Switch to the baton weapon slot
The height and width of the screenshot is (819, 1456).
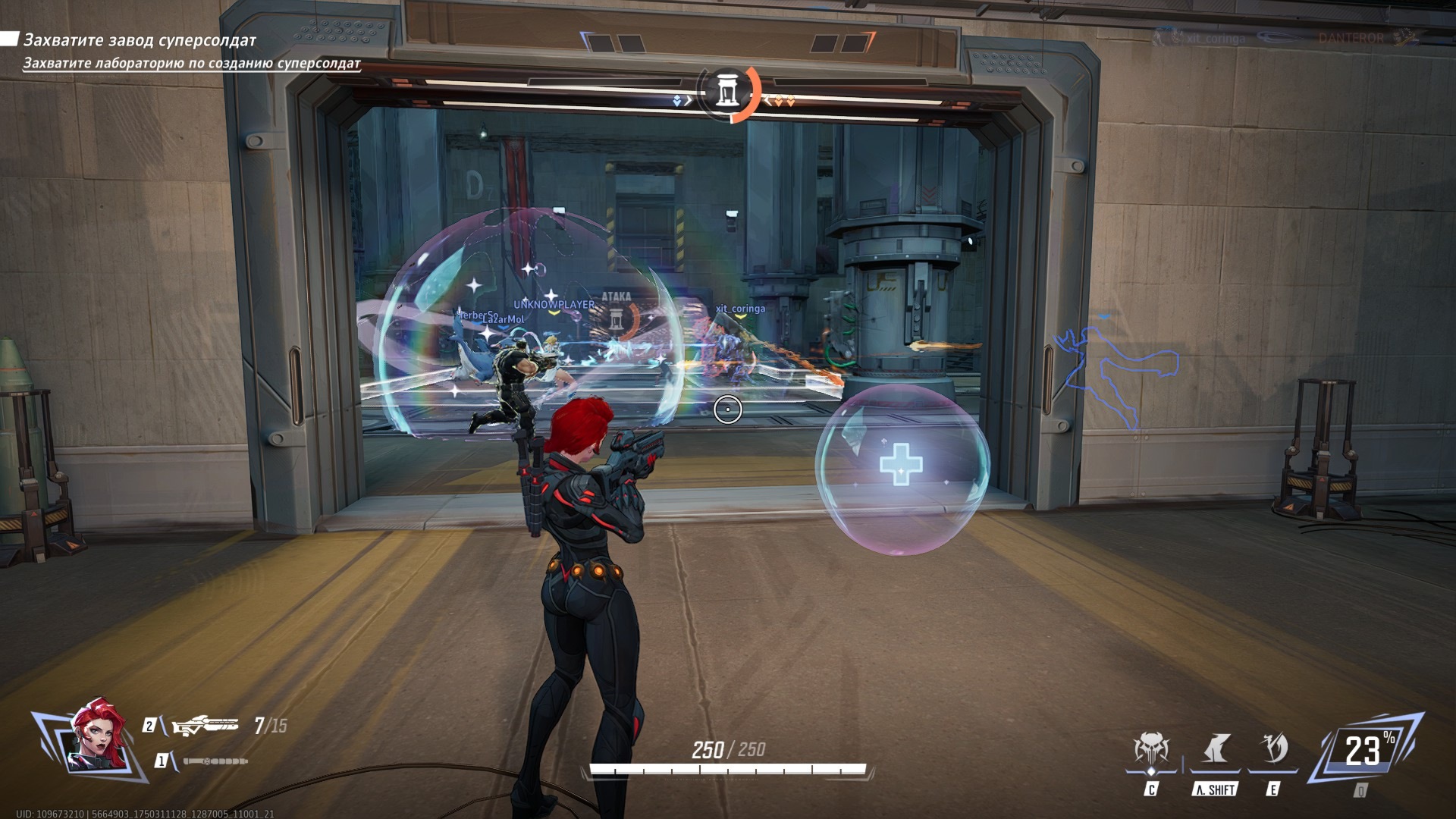pos(215,761)
